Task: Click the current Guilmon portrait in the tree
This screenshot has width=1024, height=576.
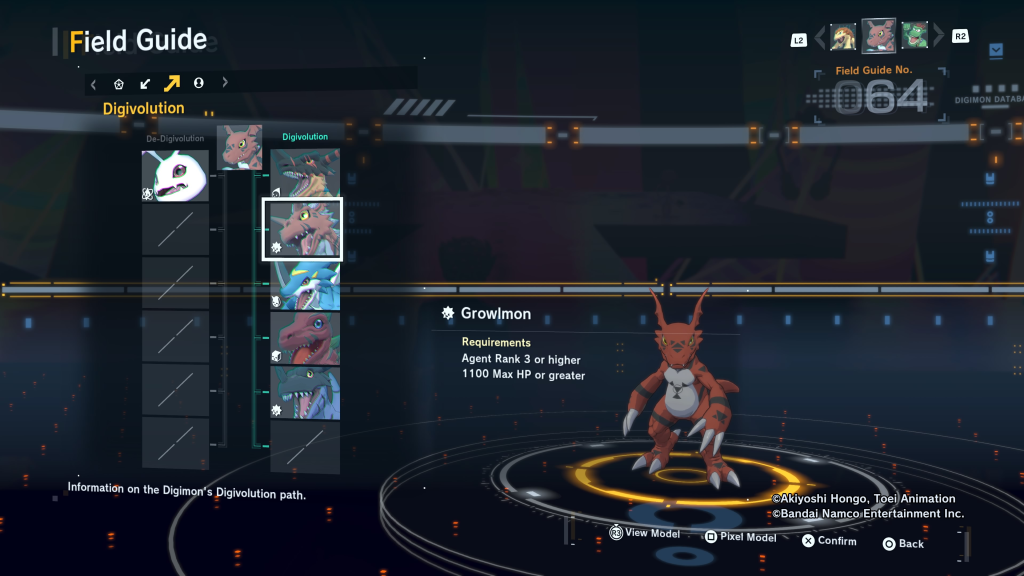Action: click(240, 147)
